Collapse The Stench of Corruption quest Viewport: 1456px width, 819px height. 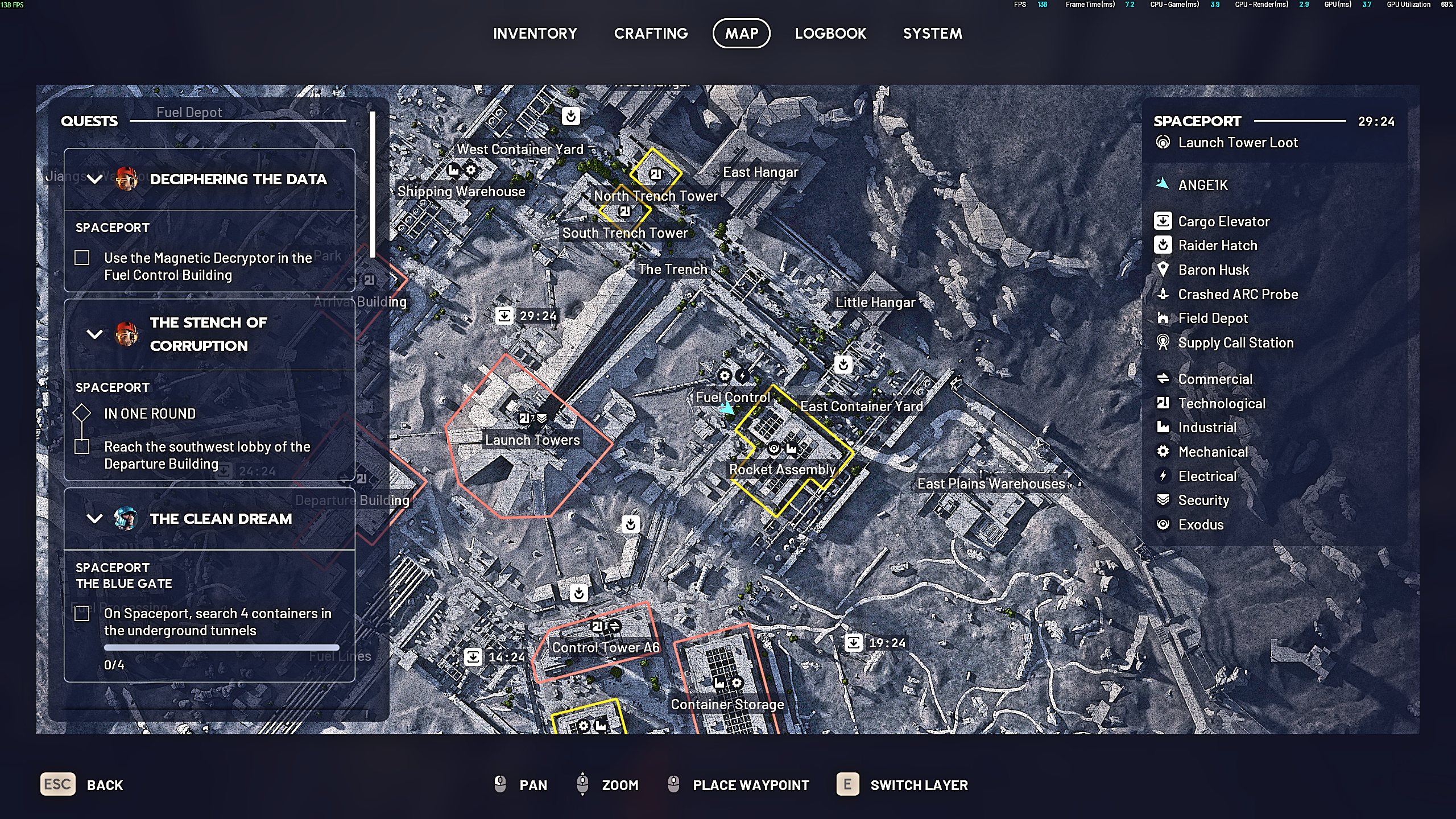94,334
